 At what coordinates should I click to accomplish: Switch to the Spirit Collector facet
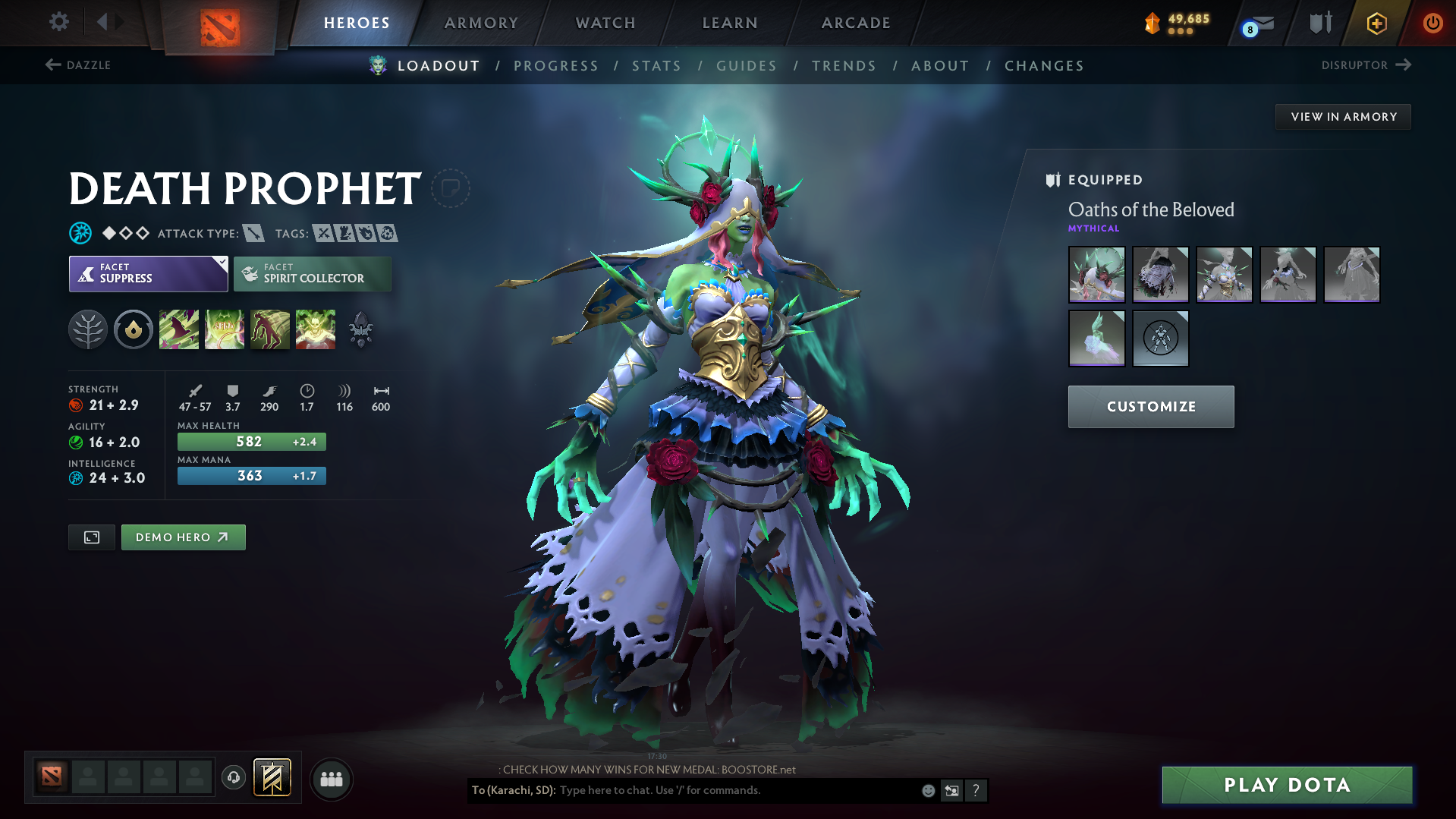pyautogui.click(x=312, y=273)
